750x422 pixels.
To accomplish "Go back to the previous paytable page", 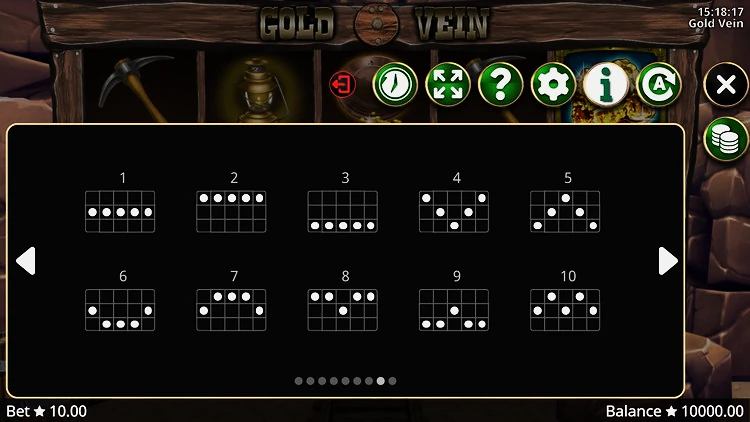I will pyautogui.click(x=26, y=261).
